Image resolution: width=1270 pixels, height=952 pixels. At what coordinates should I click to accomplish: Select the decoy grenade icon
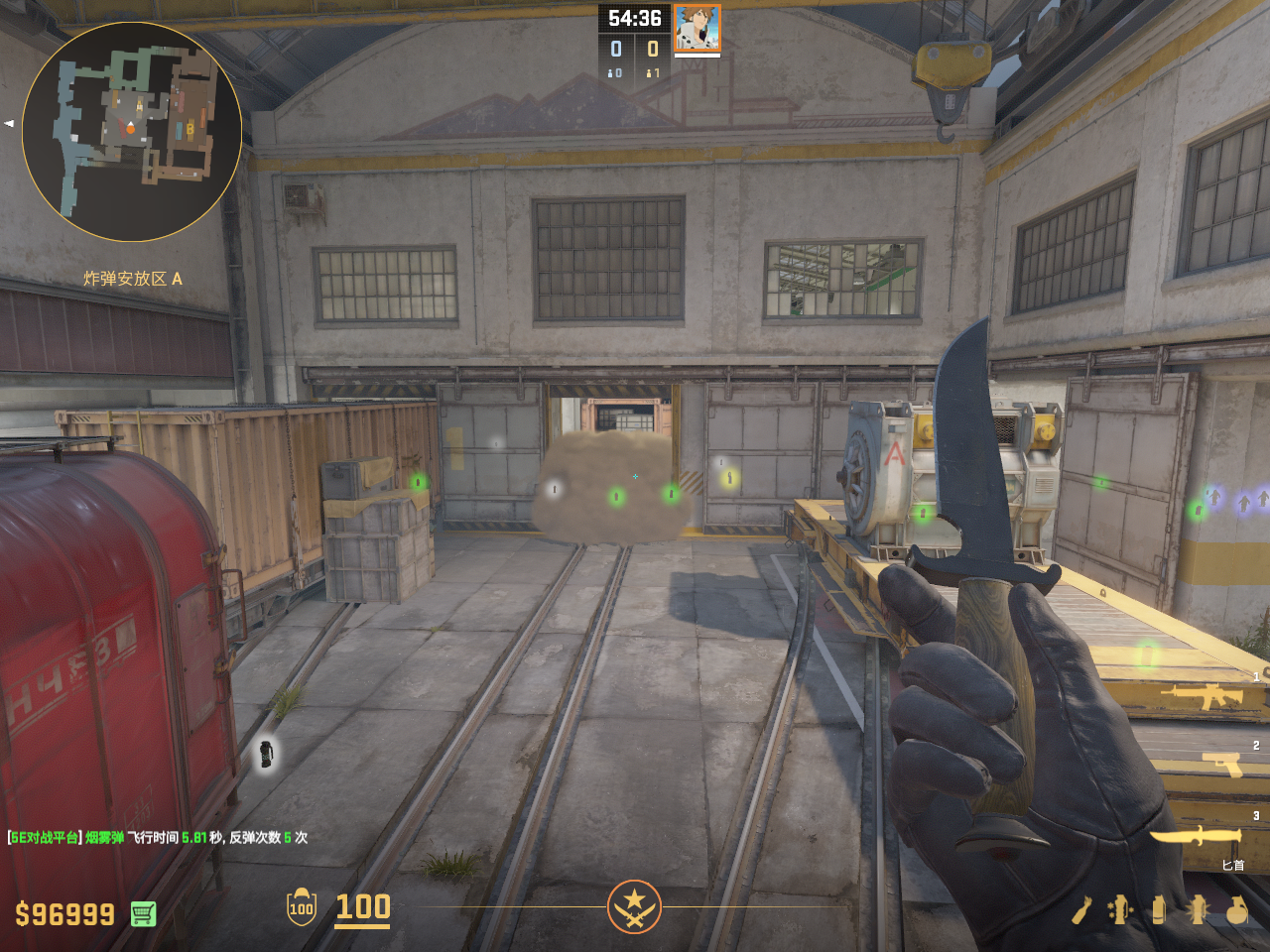coord(1120,909)
